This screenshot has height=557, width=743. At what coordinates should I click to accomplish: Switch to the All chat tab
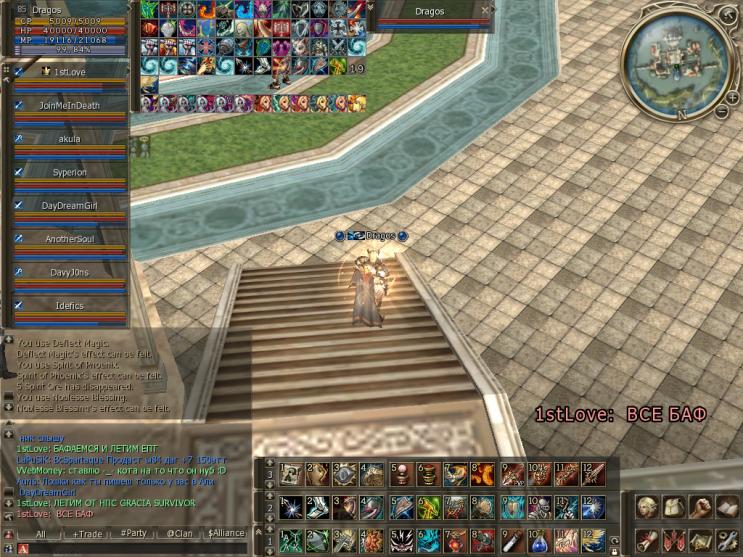pyautogui.click(x=41, y=534)
